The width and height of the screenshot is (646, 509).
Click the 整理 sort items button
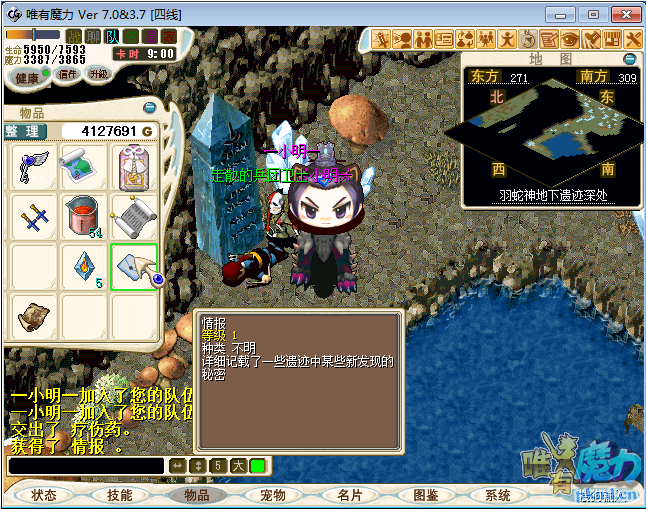[x=27, y=131]
